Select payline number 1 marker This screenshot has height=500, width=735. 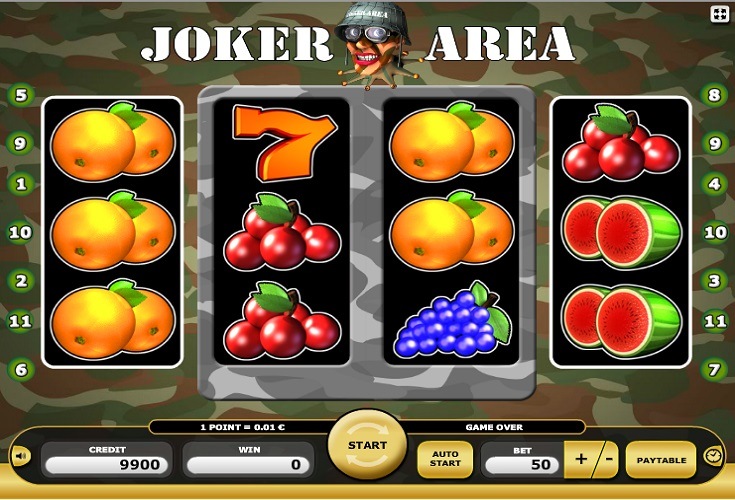click(x=20, y=184)
